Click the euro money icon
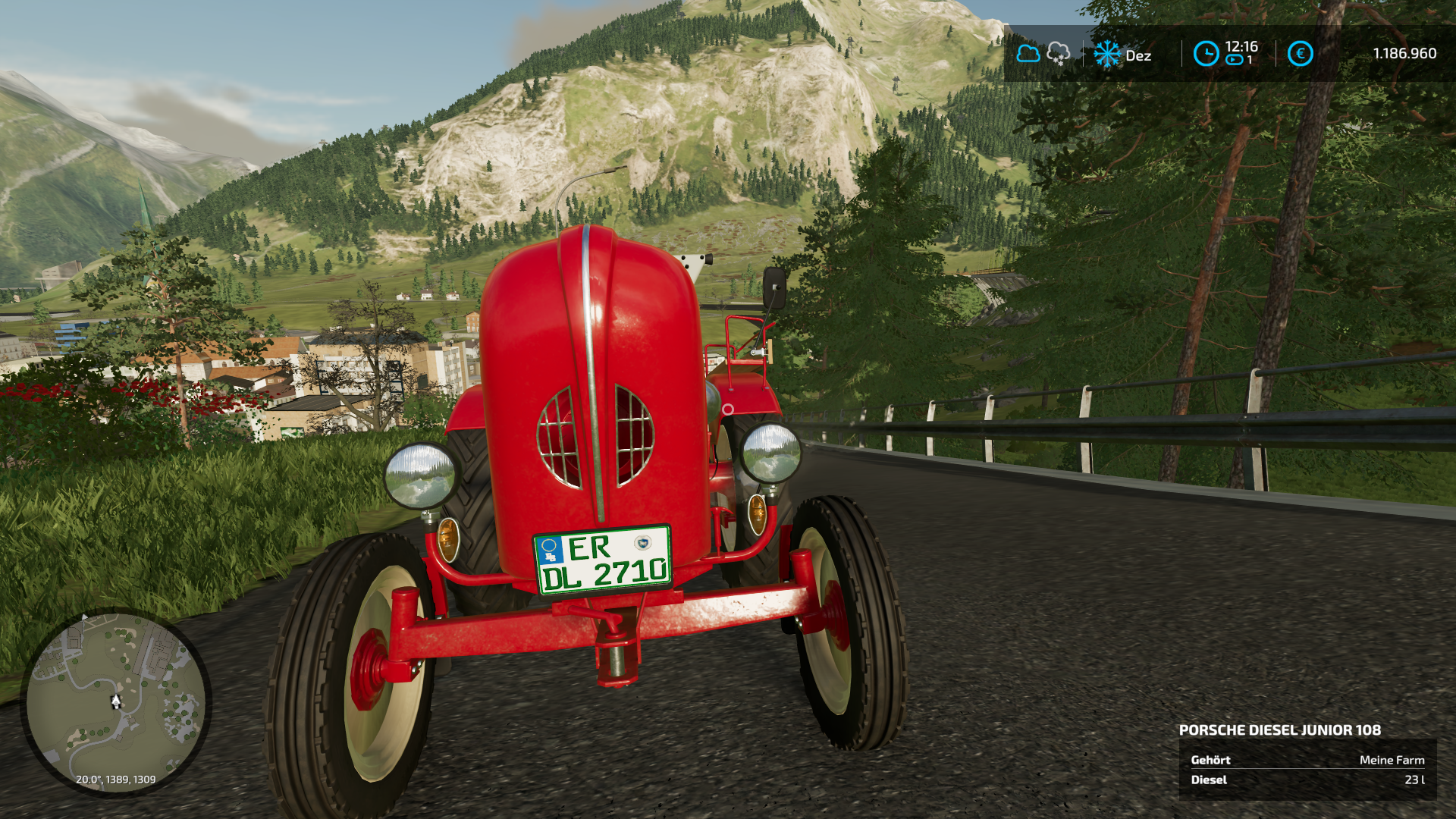This screenshot has width=1456, height=819. (x=1300, y=54)
